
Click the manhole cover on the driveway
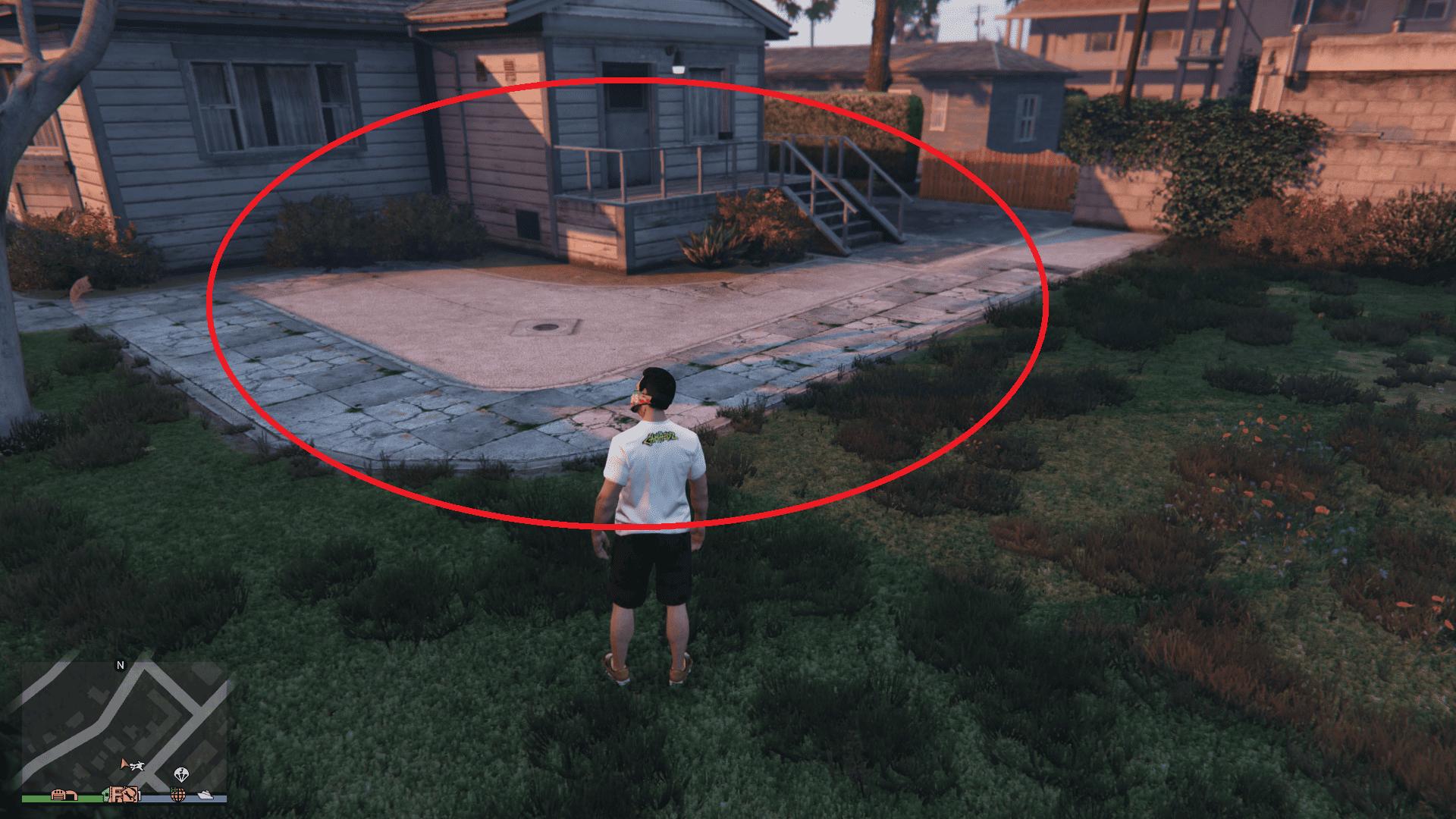point(545,329)
